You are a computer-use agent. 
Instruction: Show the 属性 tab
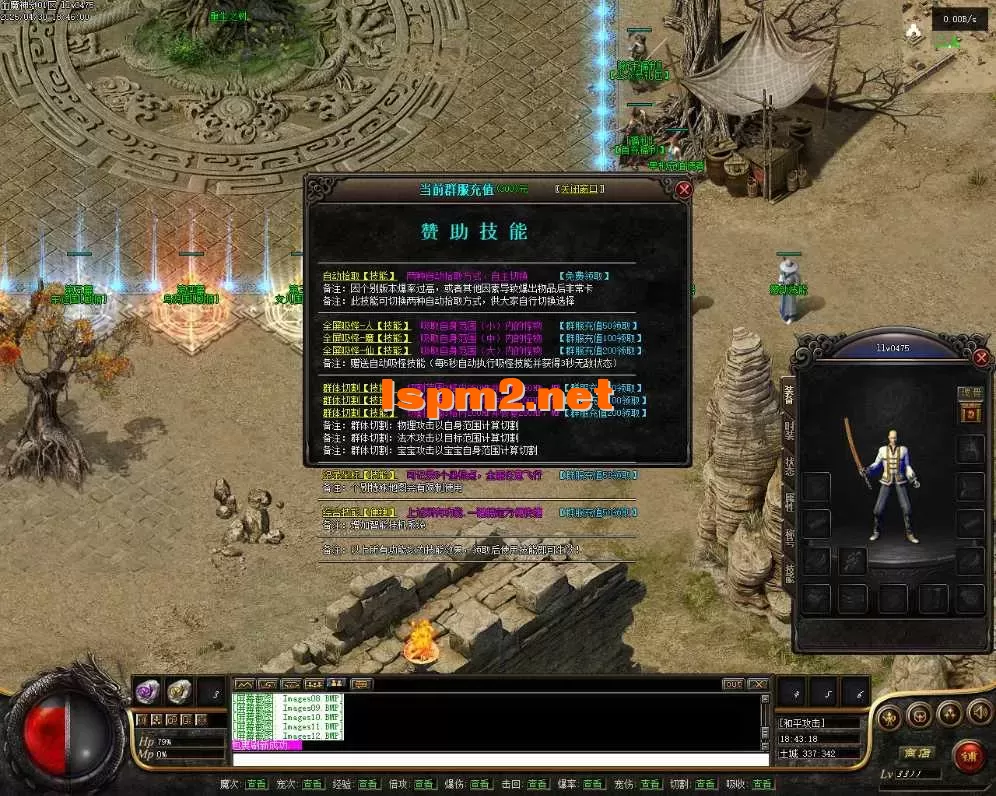(x=787, y=503)
